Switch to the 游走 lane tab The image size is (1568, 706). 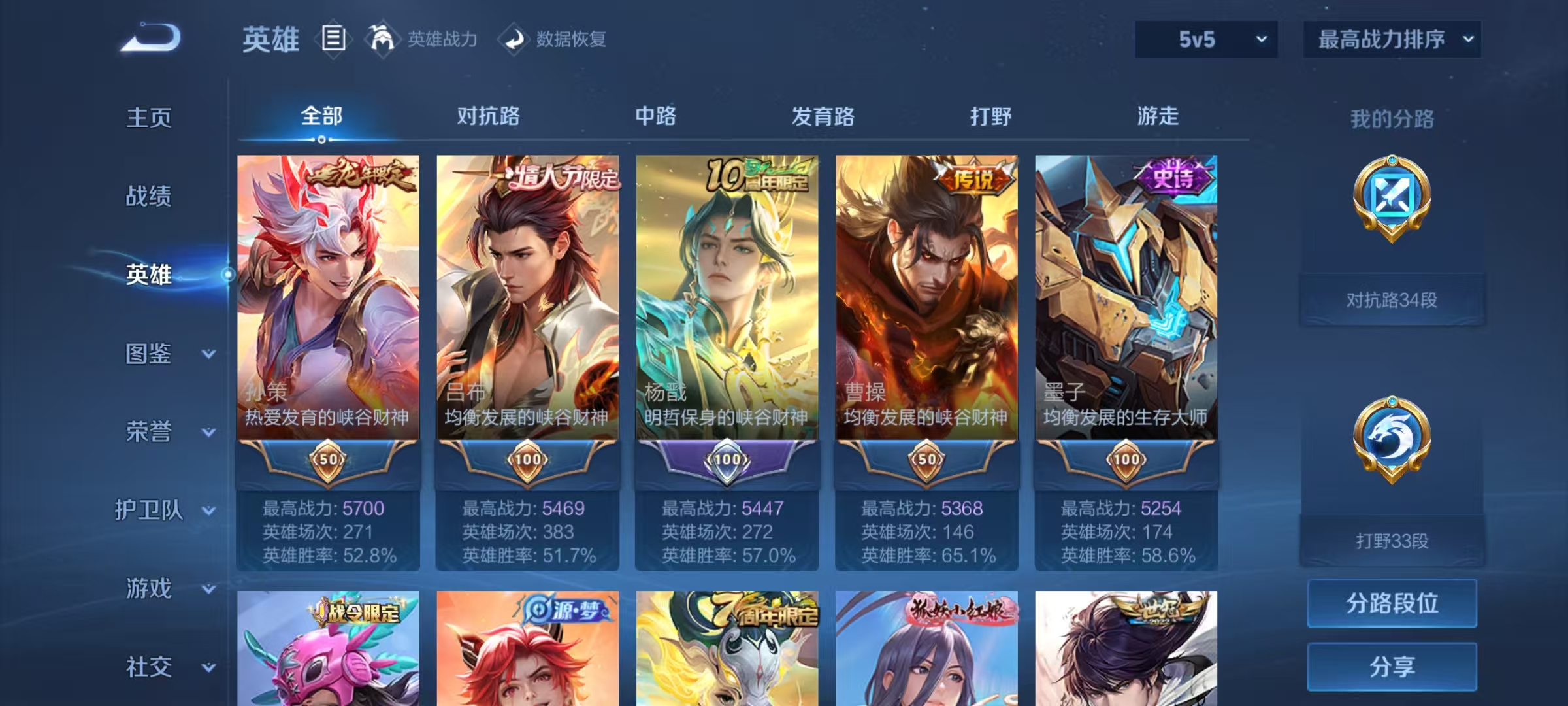point(1157,116)
